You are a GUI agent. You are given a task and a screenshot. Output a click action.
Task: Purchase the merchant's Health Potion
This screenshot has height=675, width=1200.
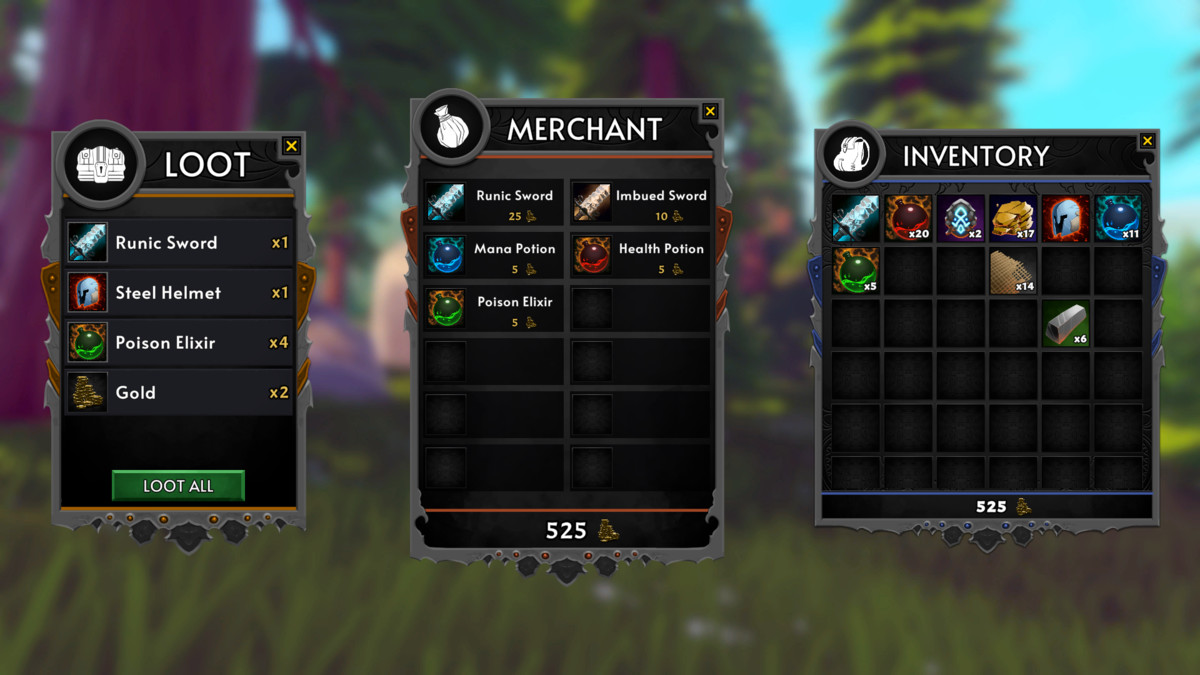click(640, 255)
